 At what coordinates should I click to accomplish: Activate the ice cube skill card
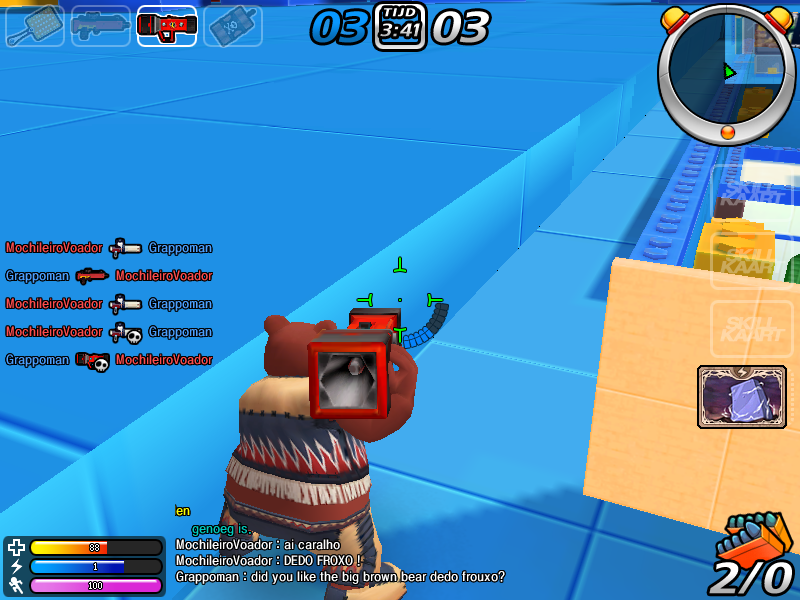(742, 397)
